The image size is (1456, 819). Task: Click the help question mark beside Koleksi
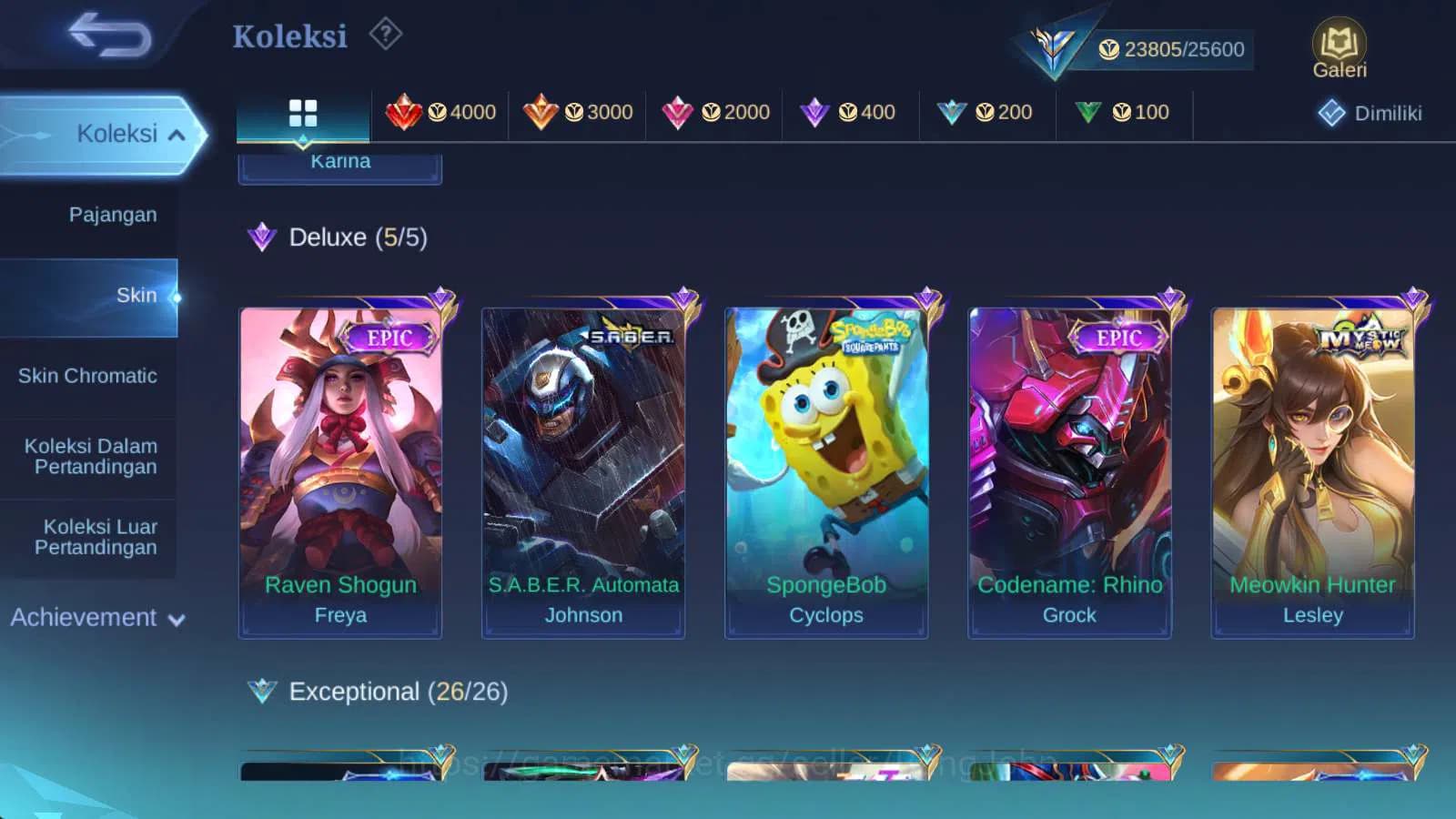[x=385, y=34]
